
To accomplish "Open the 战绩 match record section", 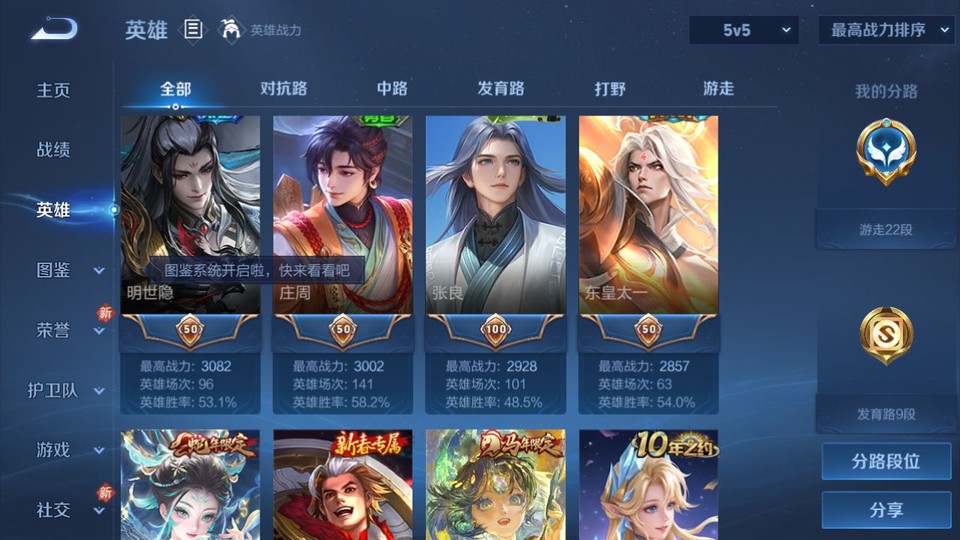I will 54,150.
